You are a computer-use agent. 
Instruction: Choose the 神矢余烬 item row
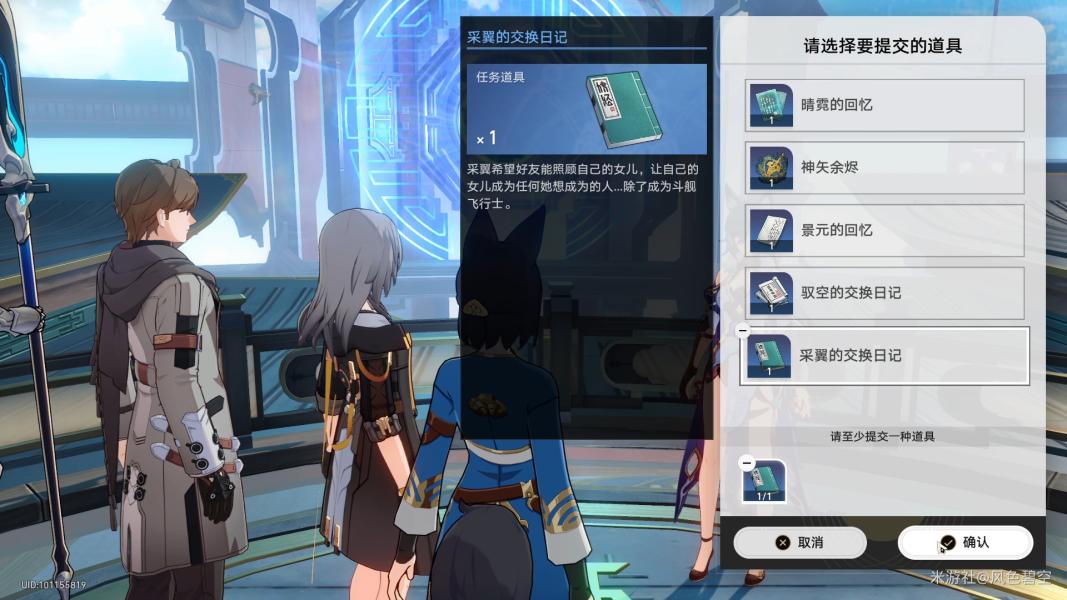pos(884,168)
